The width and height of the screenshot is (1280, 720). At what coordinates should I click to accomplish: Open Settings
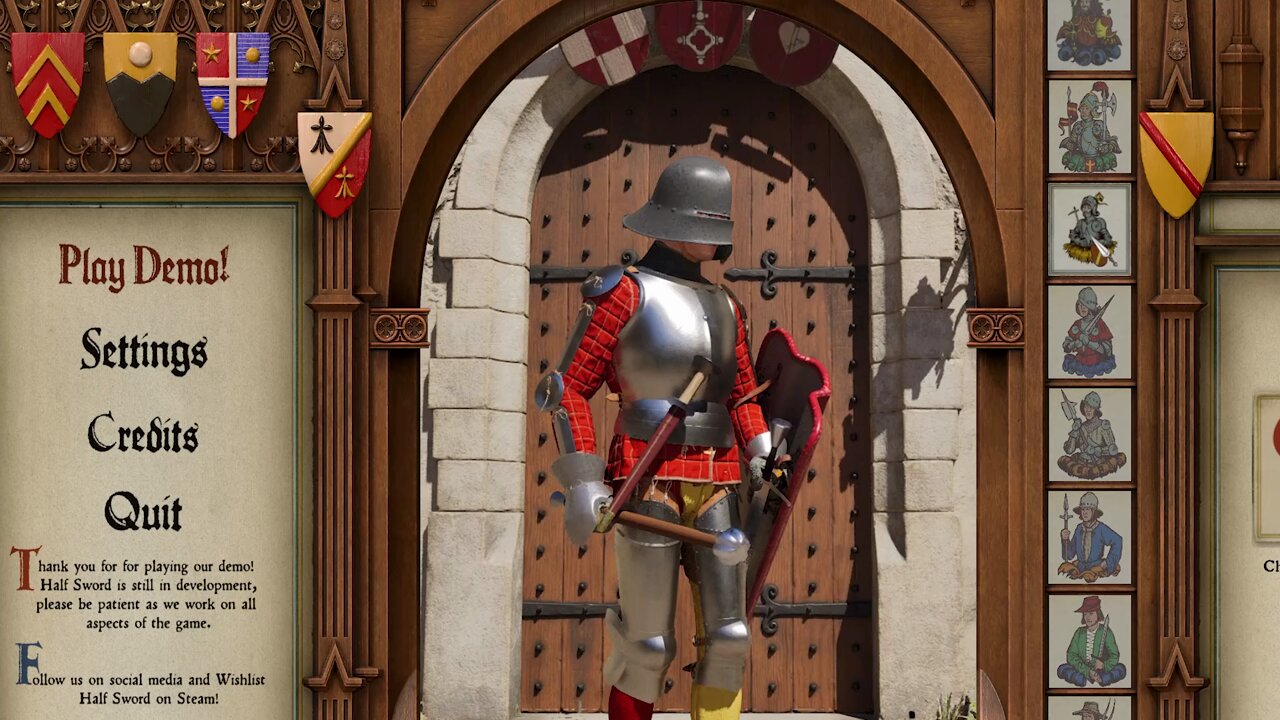141,353
